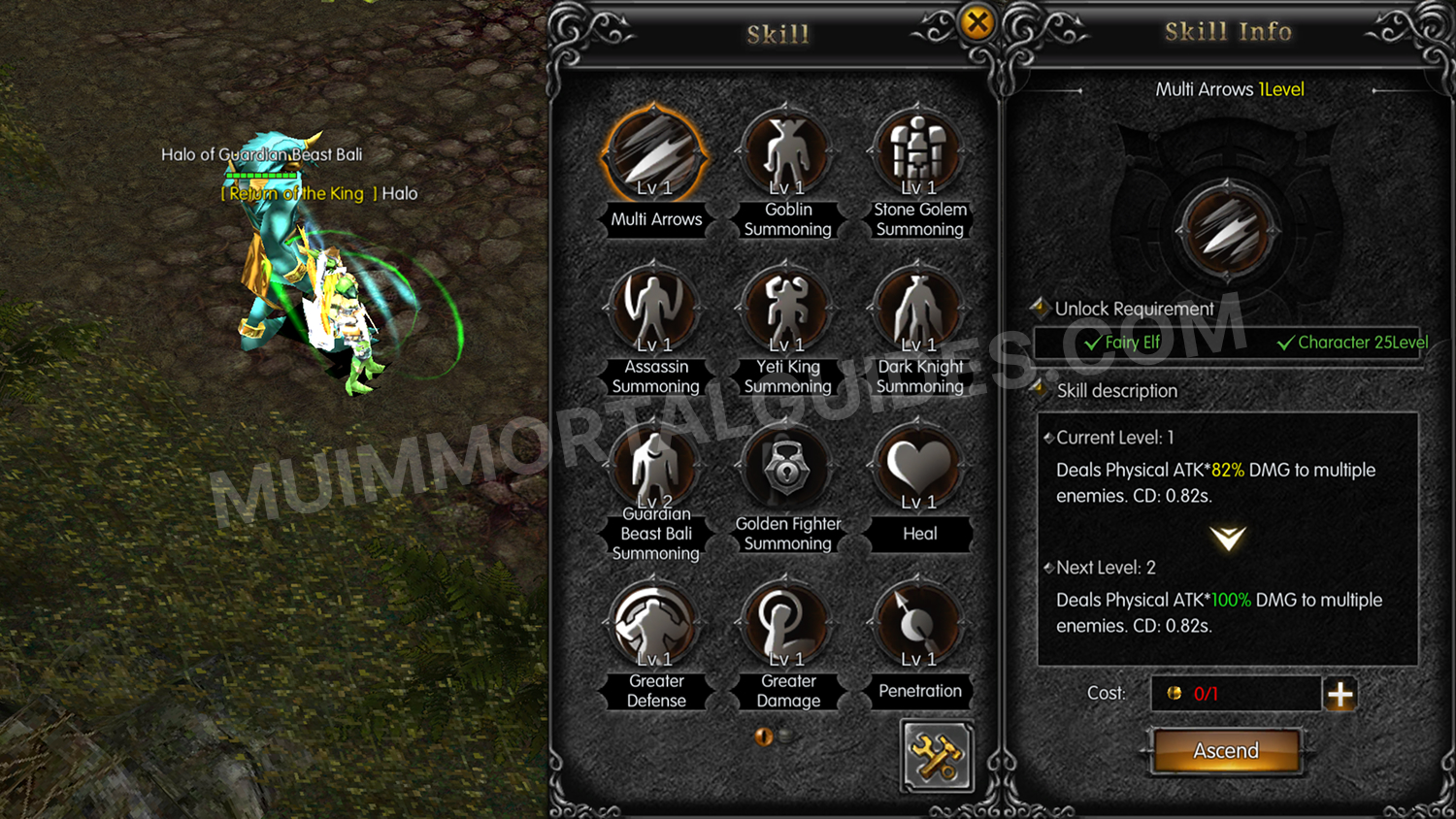
Task: Select the Greater Defense skill
Action: coord(655,623)
